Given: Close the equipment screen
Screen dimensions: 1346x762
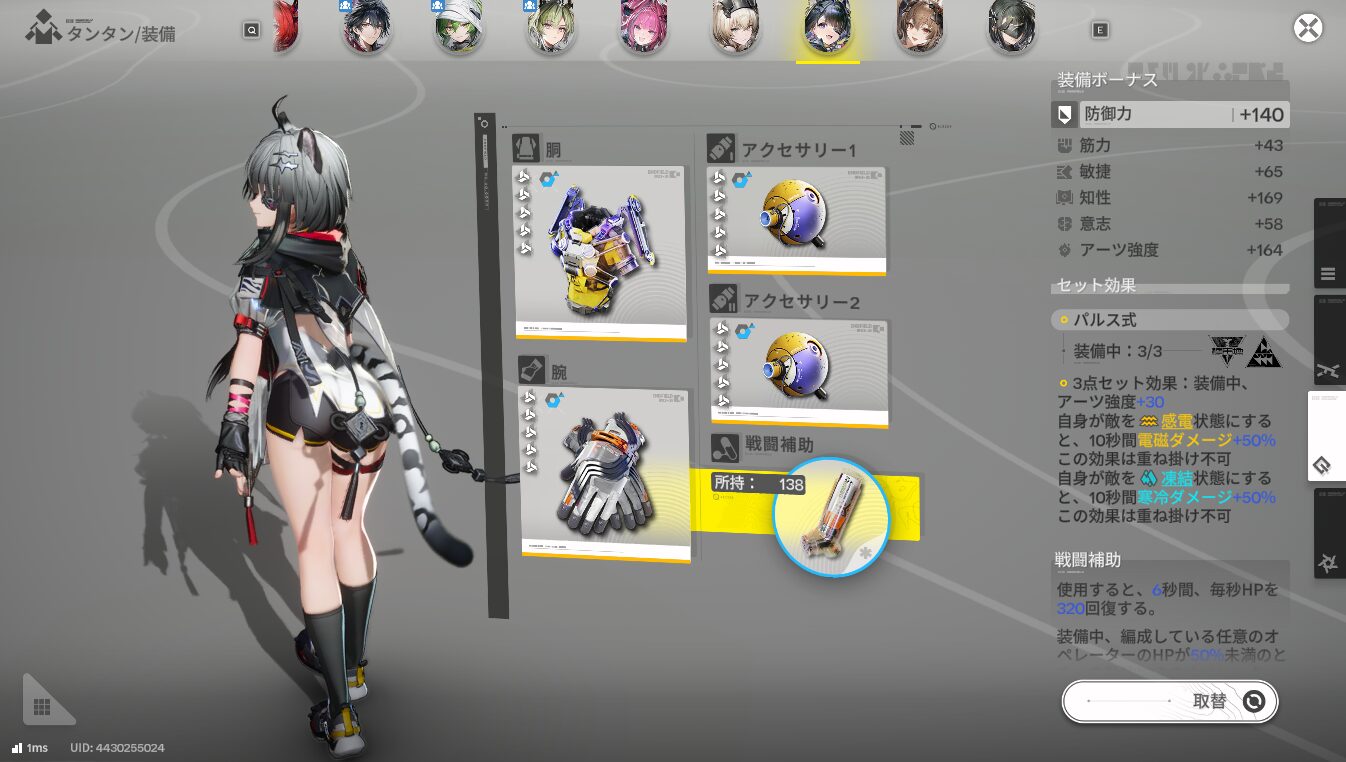Looking at the screenshot, I should [x=1308, y=28].
